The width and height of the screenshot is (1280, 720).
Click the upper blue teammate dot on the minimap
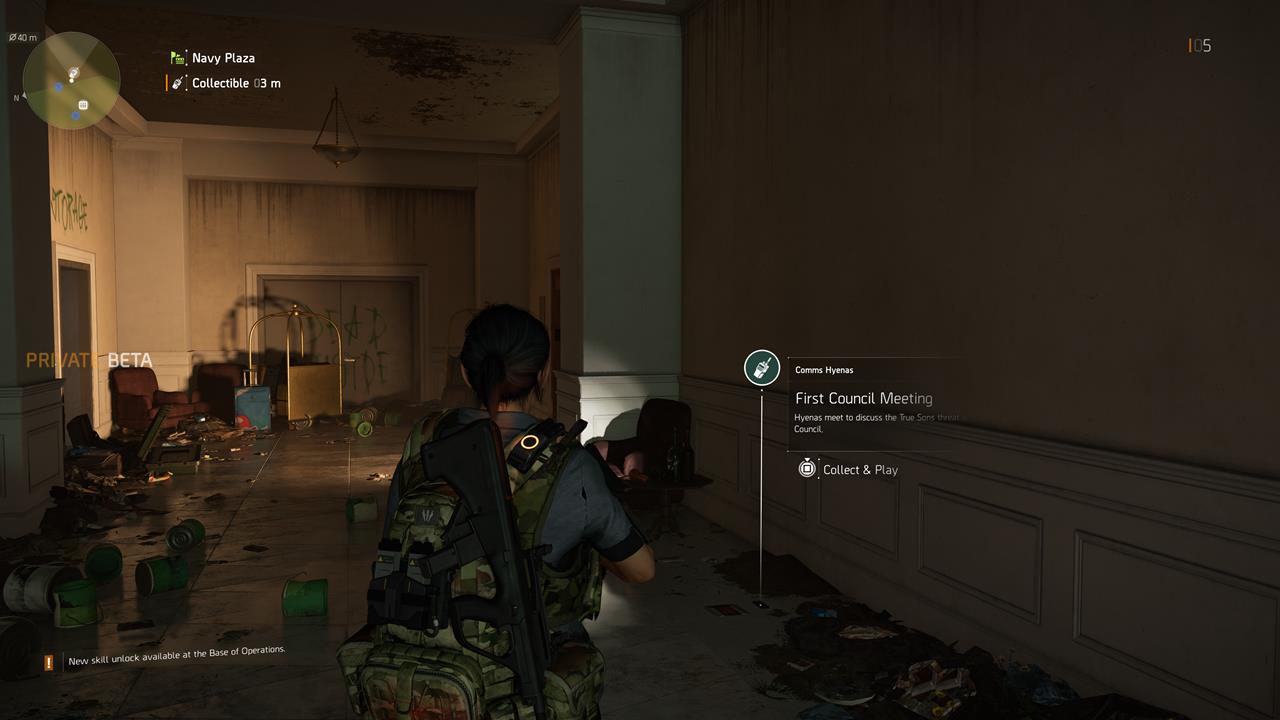tap(57, 86)
